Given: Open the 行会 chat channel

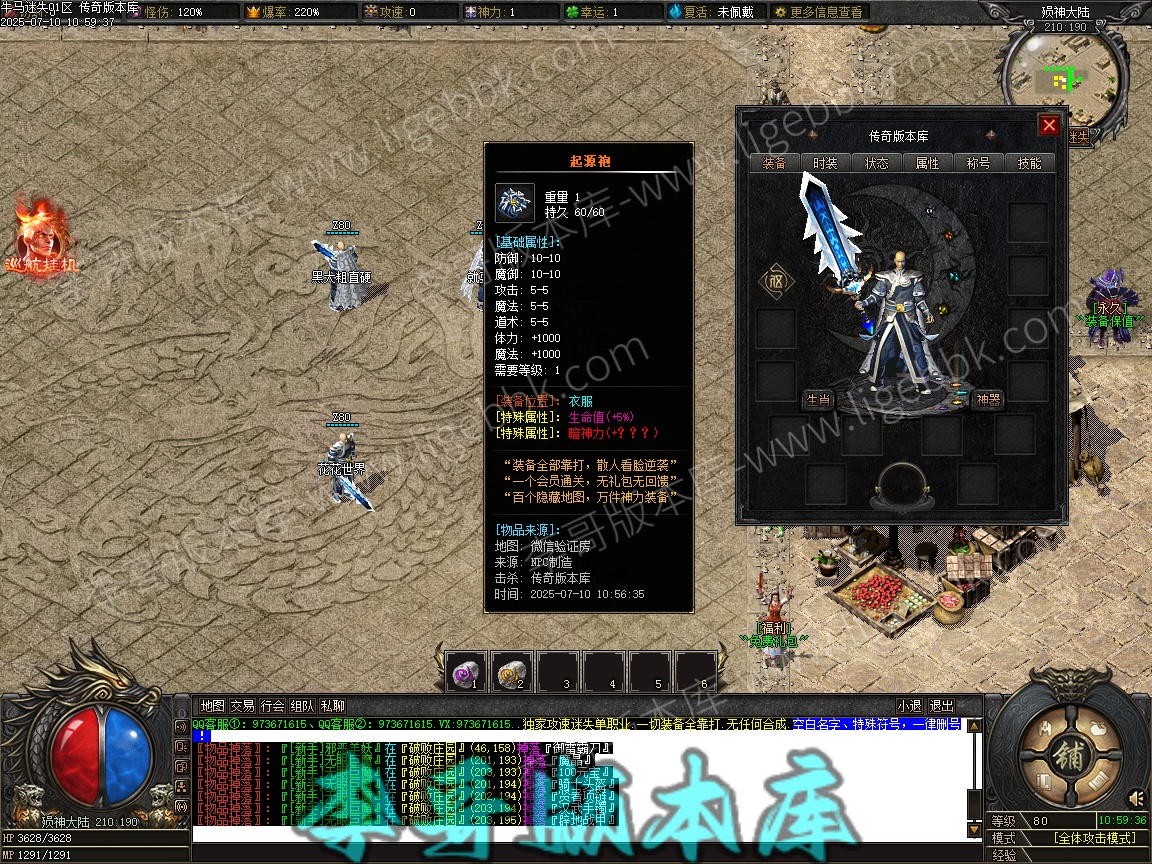Looking at the screenshot, I should [x=272, y=706].
